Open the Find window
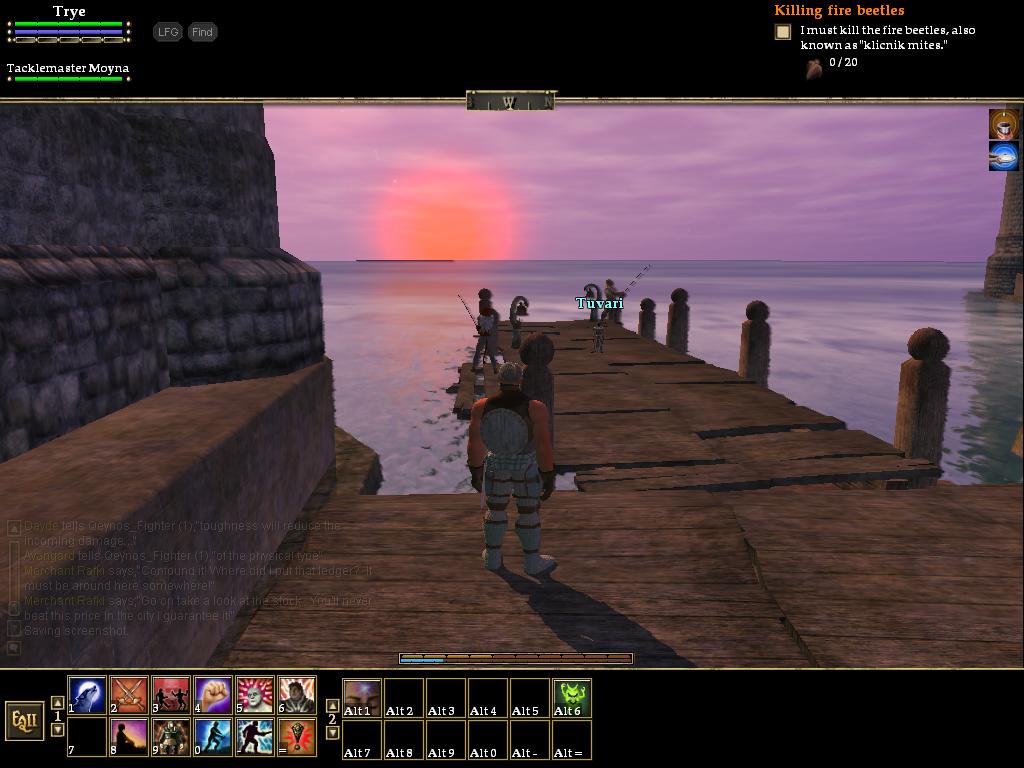Screen dimensions: 1024x768 pyautogui.click(x=202, y=32)
